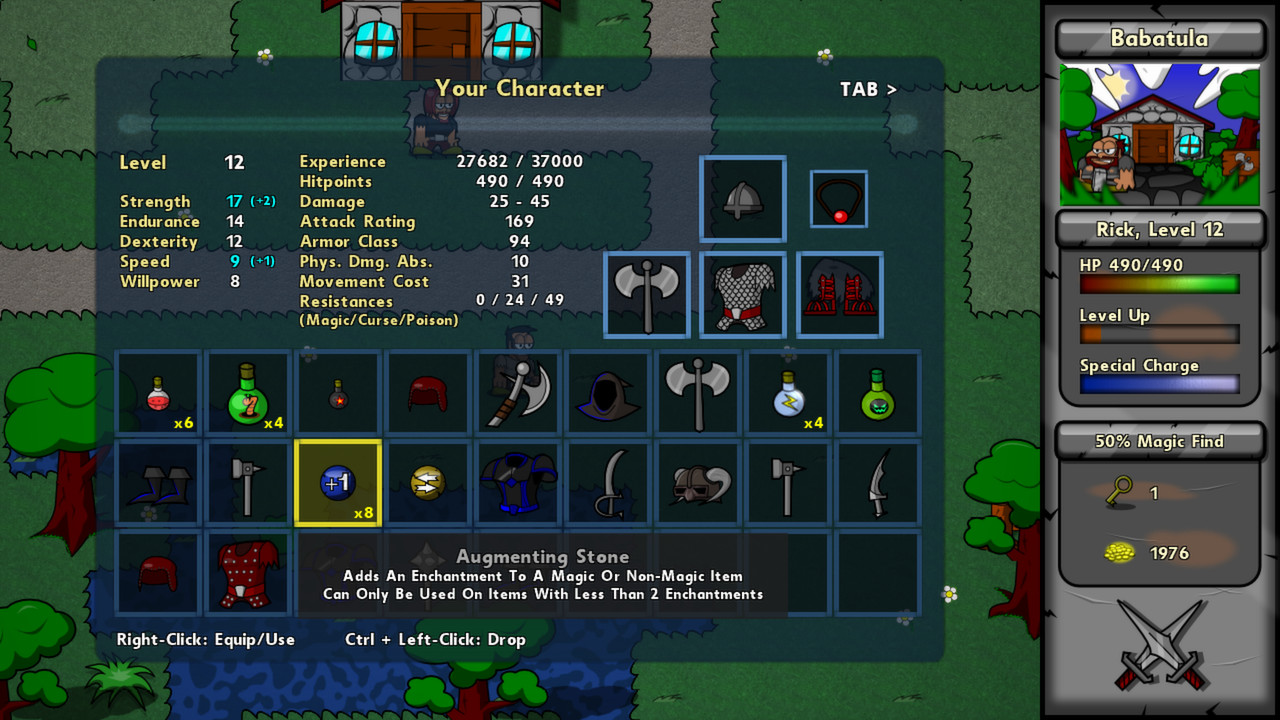The width and height of the screenshot is (1280, 720).
Task: Click the red gem amulet slot
Action: click(838, 199)
